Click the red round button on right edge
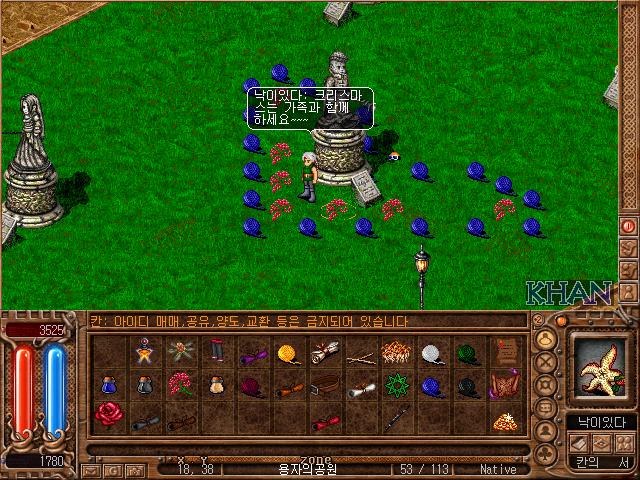 point(628,226)
